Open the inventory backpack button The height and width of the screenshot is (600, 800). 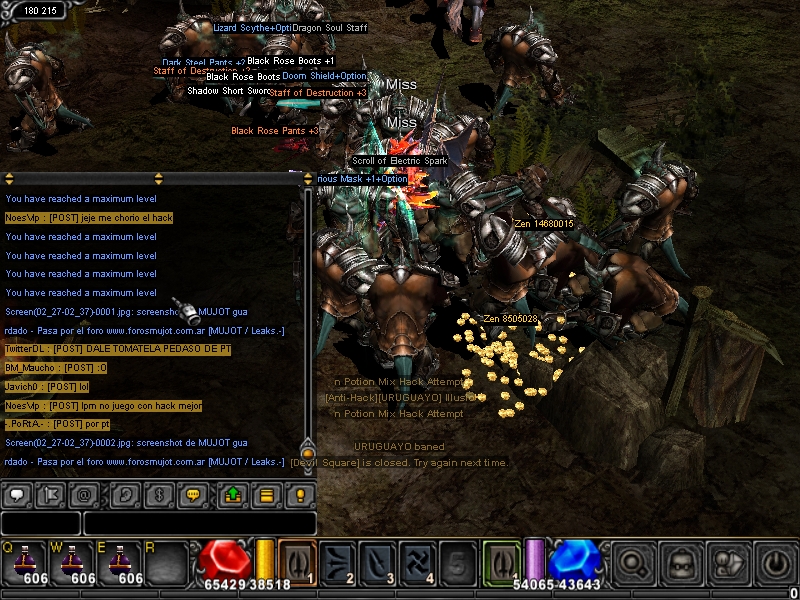679,562
